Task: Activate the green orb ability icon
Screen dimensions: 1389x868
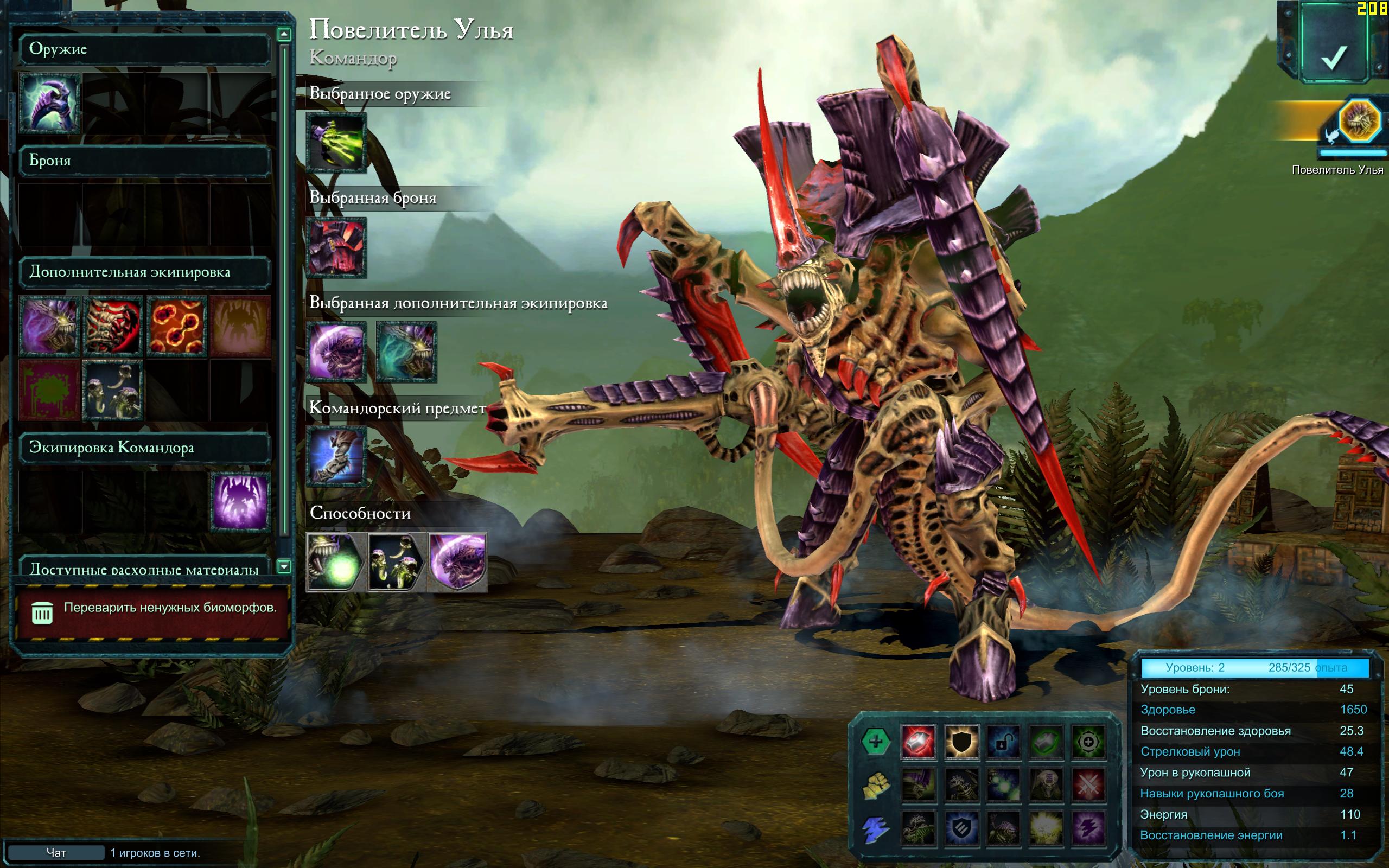Action: [335, 562]
